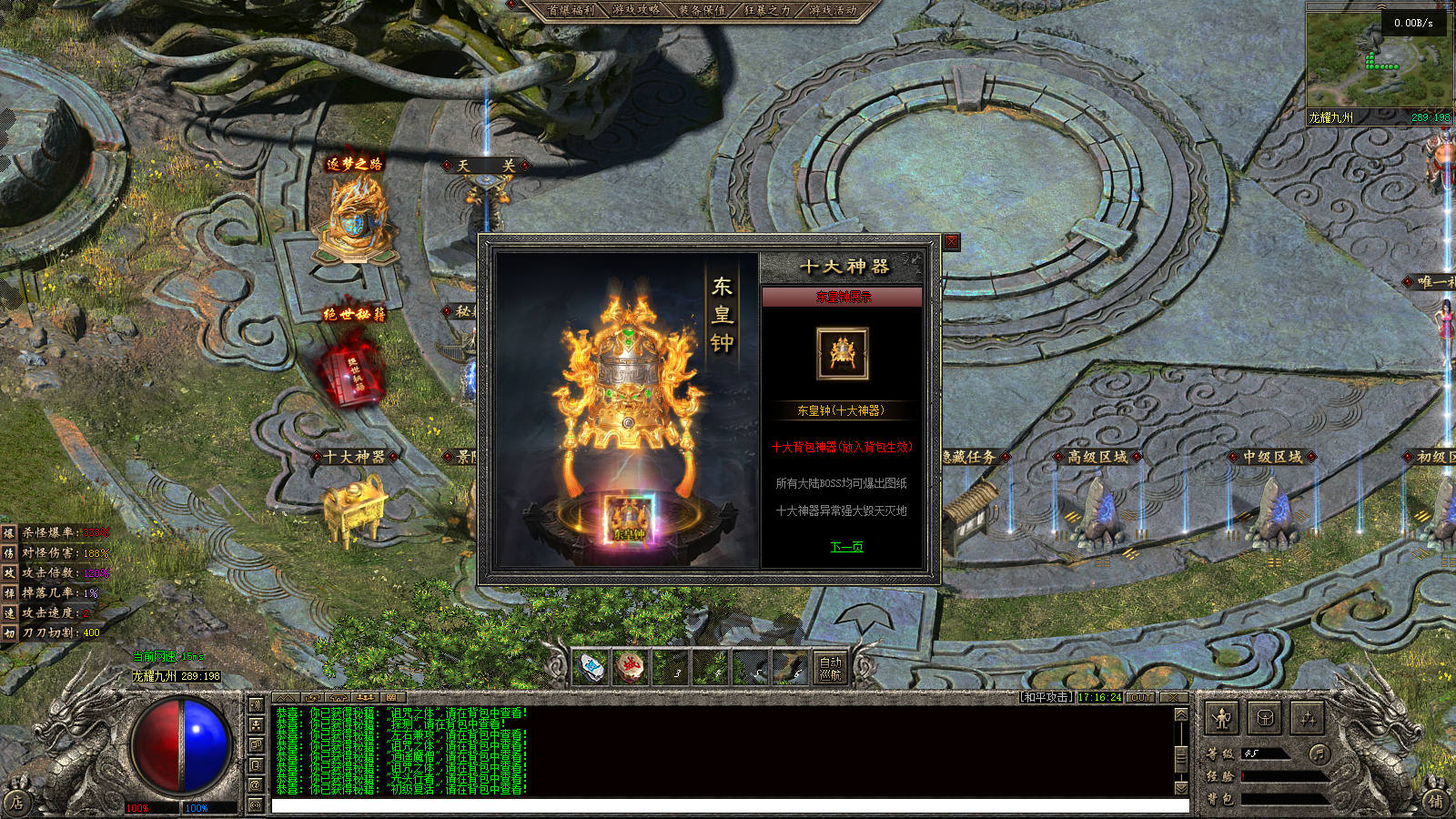
Task: Click the OUT button above the chat
Action: pos(1141,697)
